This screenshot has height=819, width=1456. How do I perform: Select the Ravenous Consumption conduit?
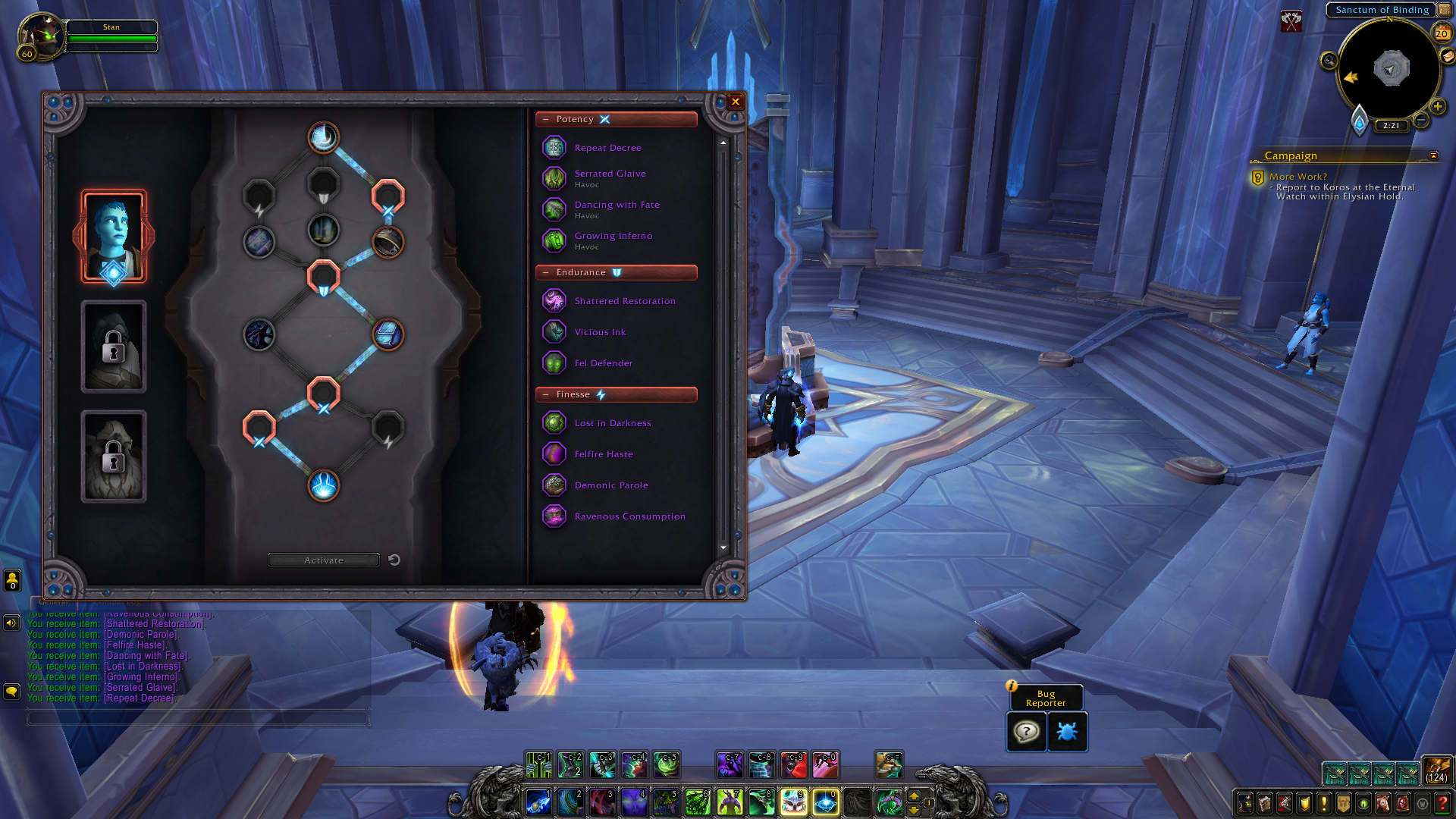point(629,516)
